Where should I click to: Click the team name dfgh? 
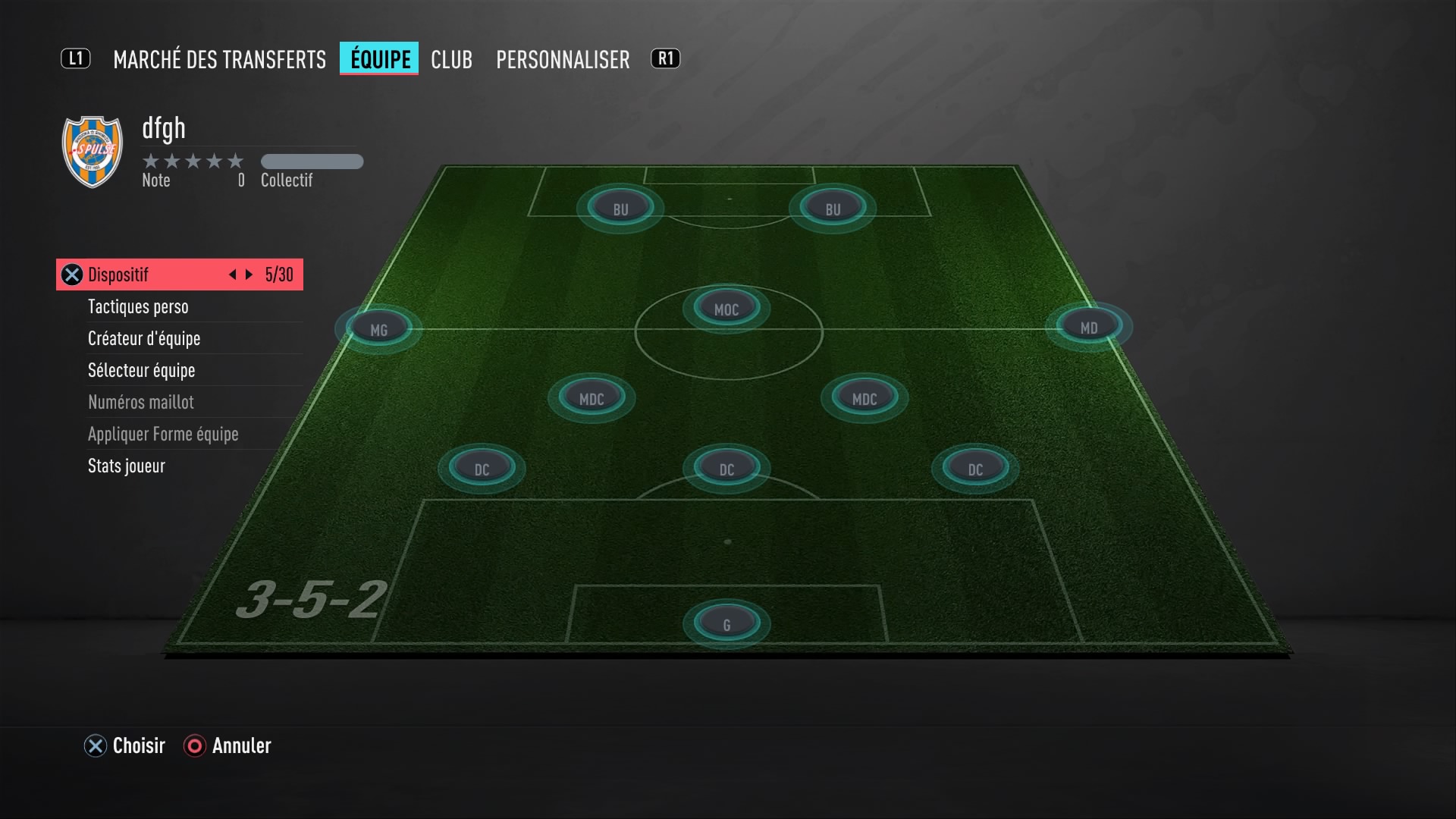click(x=164, y=129)
